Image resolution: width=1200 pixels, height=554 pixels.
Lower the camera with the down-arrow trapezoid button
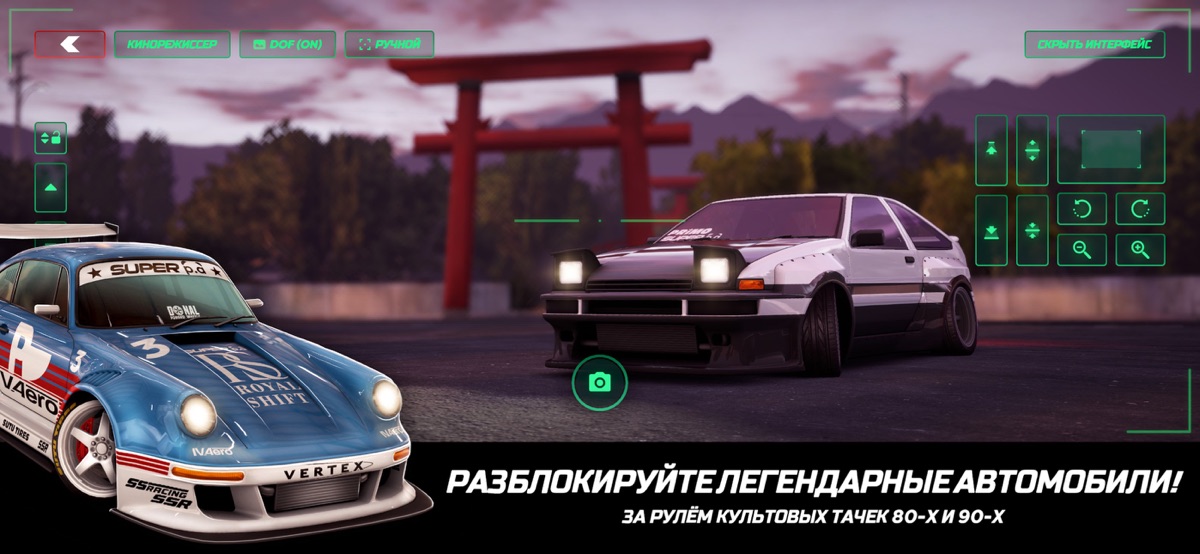tap(991, 230)
